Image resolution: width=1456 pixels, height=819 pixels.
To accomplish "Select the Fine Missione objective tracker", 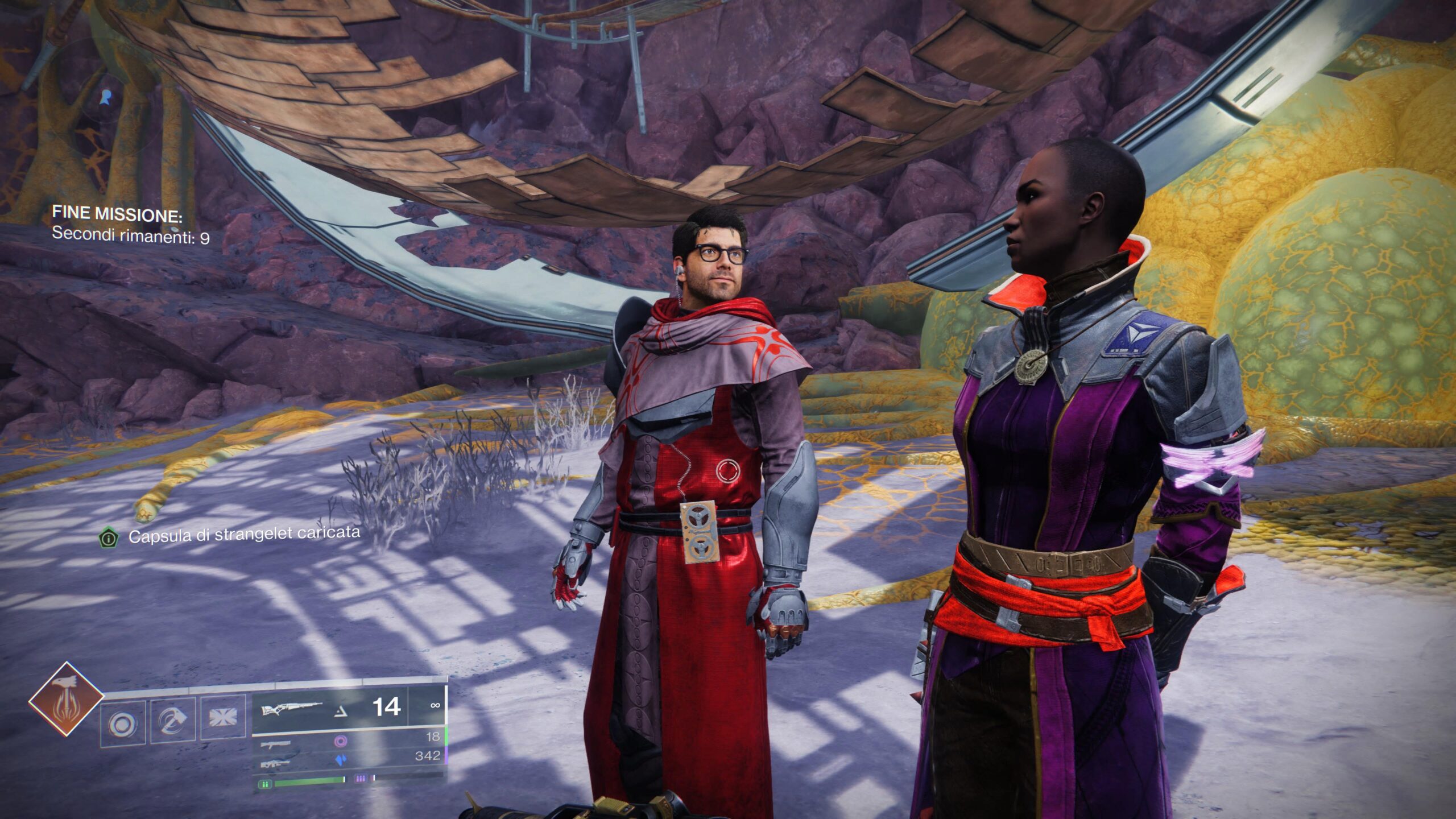I will point(130,224).
